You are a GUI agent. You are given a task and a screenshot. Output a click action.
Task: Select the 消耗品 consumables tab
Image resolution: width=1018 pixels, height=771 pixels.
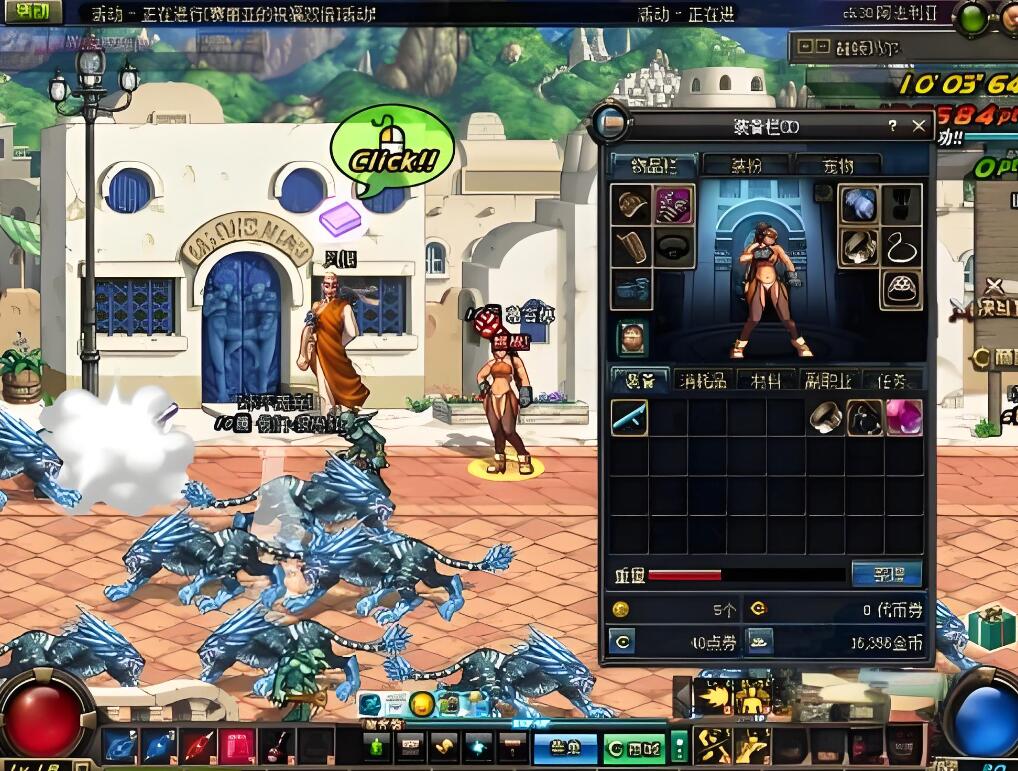pyautogui.click(x=704, y=380)
